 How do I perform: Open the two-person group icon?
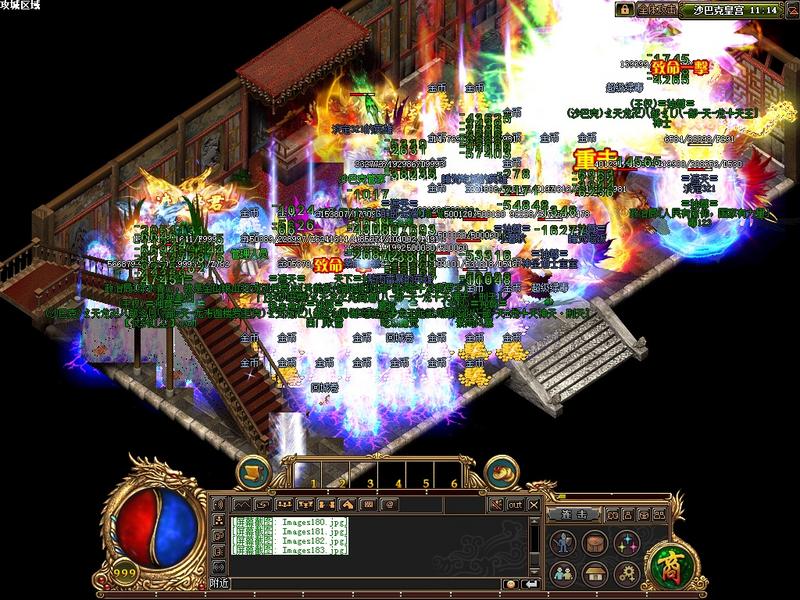tap(564, 574)
